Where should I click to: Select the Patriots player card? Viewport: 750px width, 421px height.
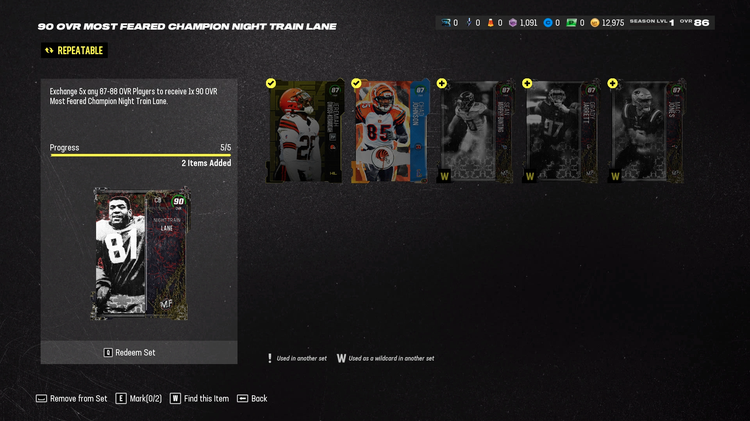(646, 131)
